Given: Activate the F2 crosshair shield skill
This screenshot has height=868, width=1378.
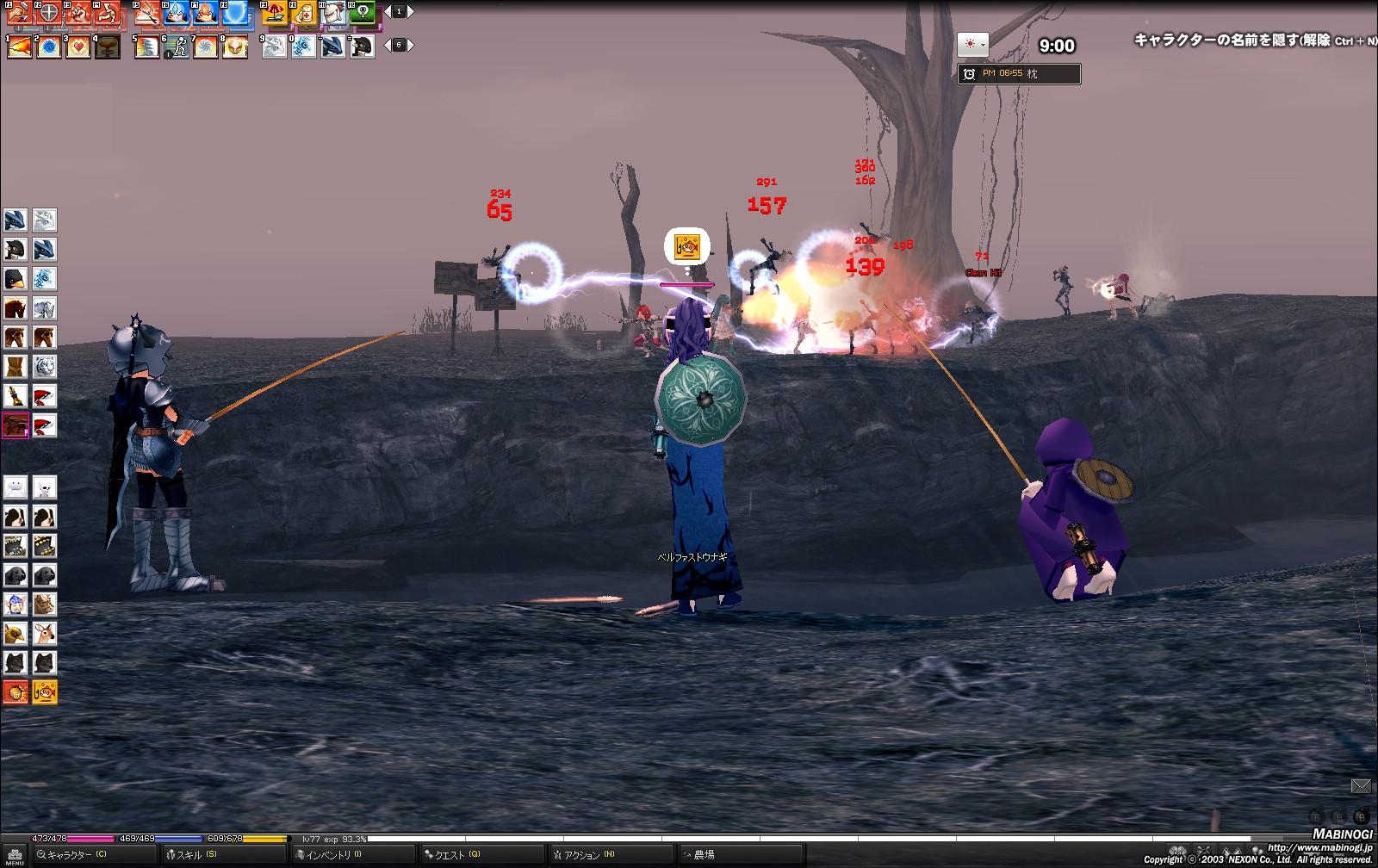Looking at the screenshot, I should pyautogui.click(x=49, y=13).
